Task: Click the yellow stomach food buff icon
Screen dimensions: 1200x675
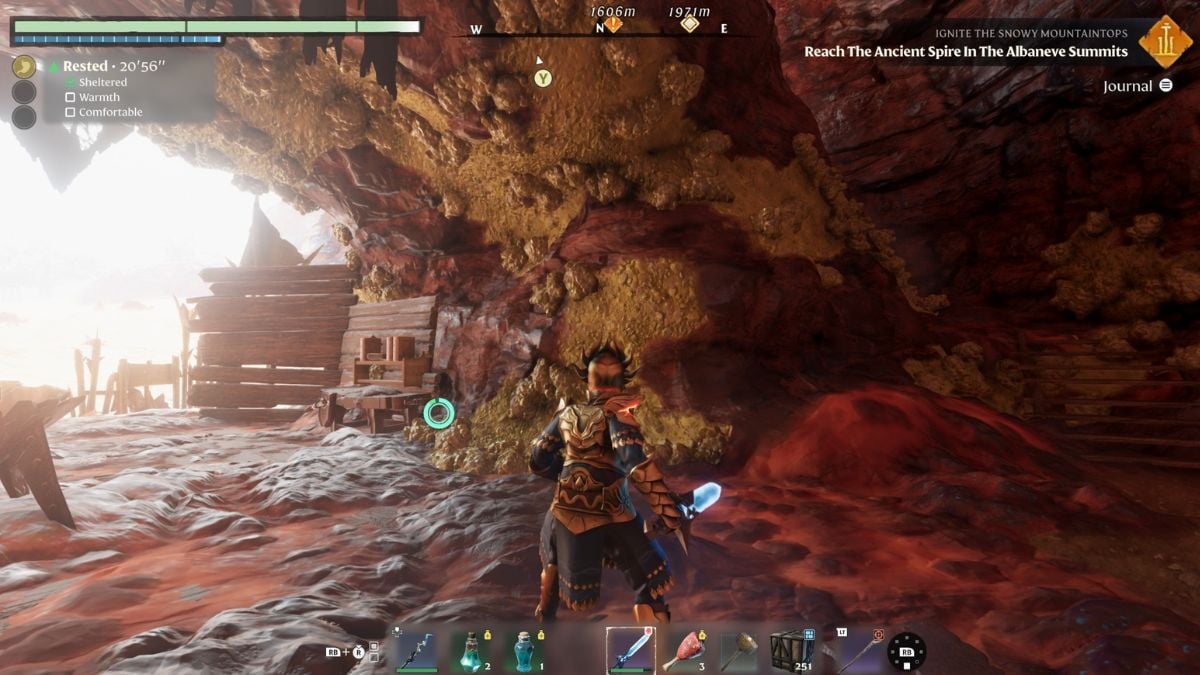Action: point(24,67)
